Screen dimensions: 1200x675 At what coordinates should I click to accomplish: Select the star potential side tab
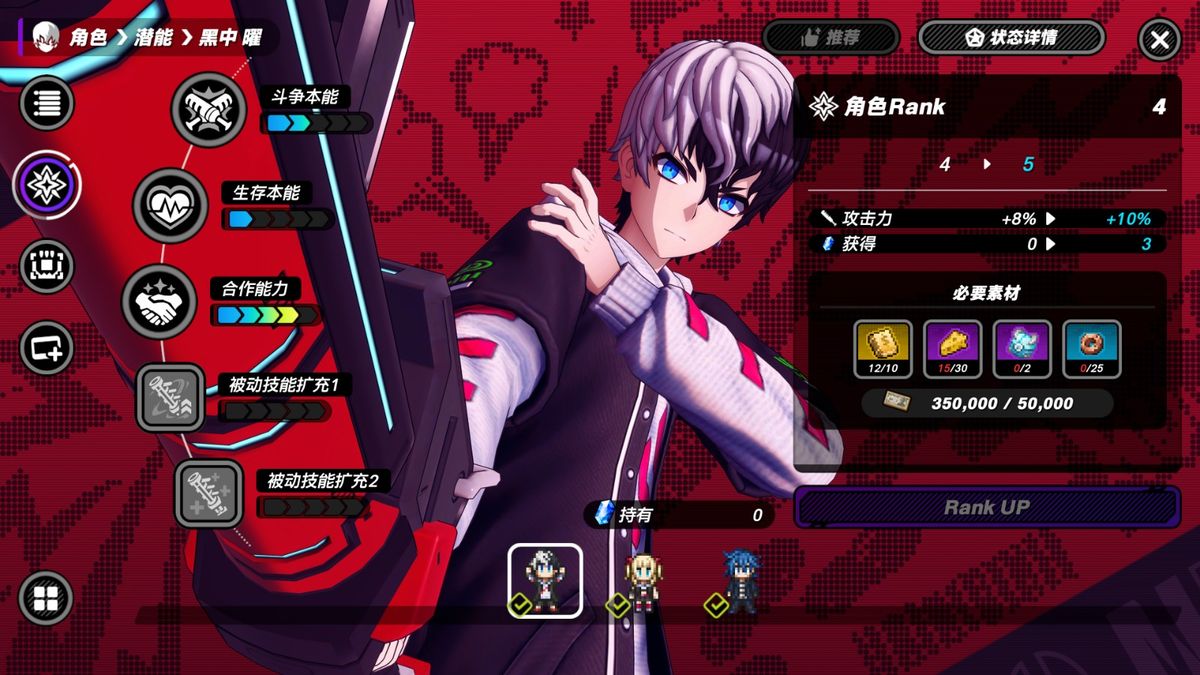click(46, 185)
